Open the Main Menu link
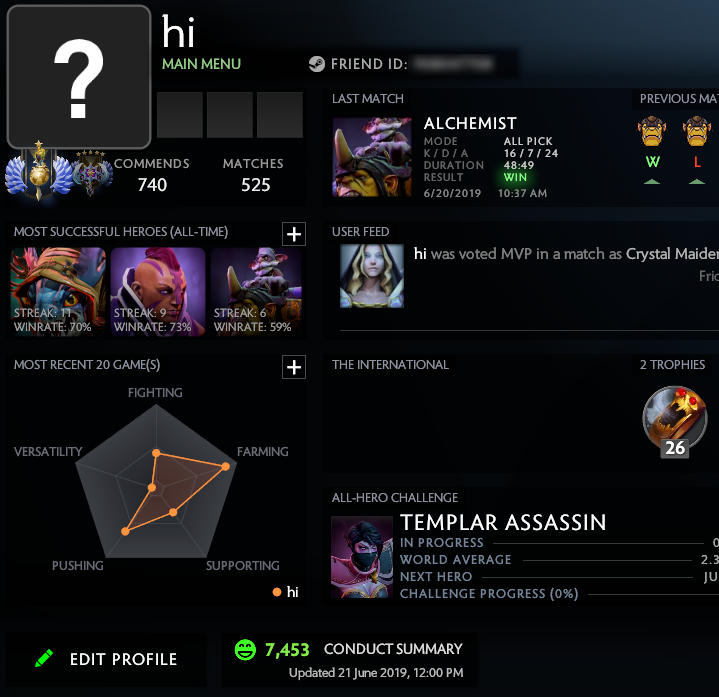This screenshot has height=697, width=719. pyautogui.click(x=201, y=64)
